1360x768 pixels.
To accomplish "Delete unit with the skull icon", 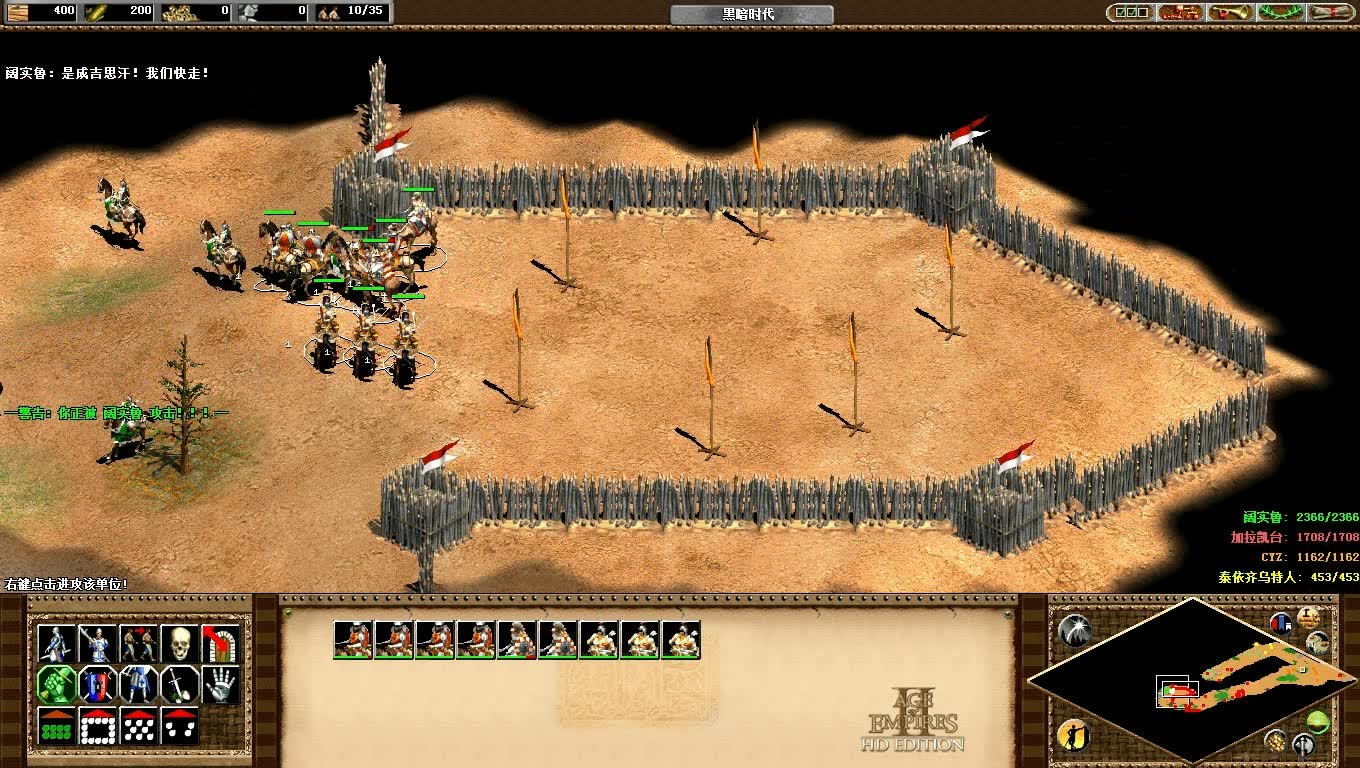I will coord(180,643).
